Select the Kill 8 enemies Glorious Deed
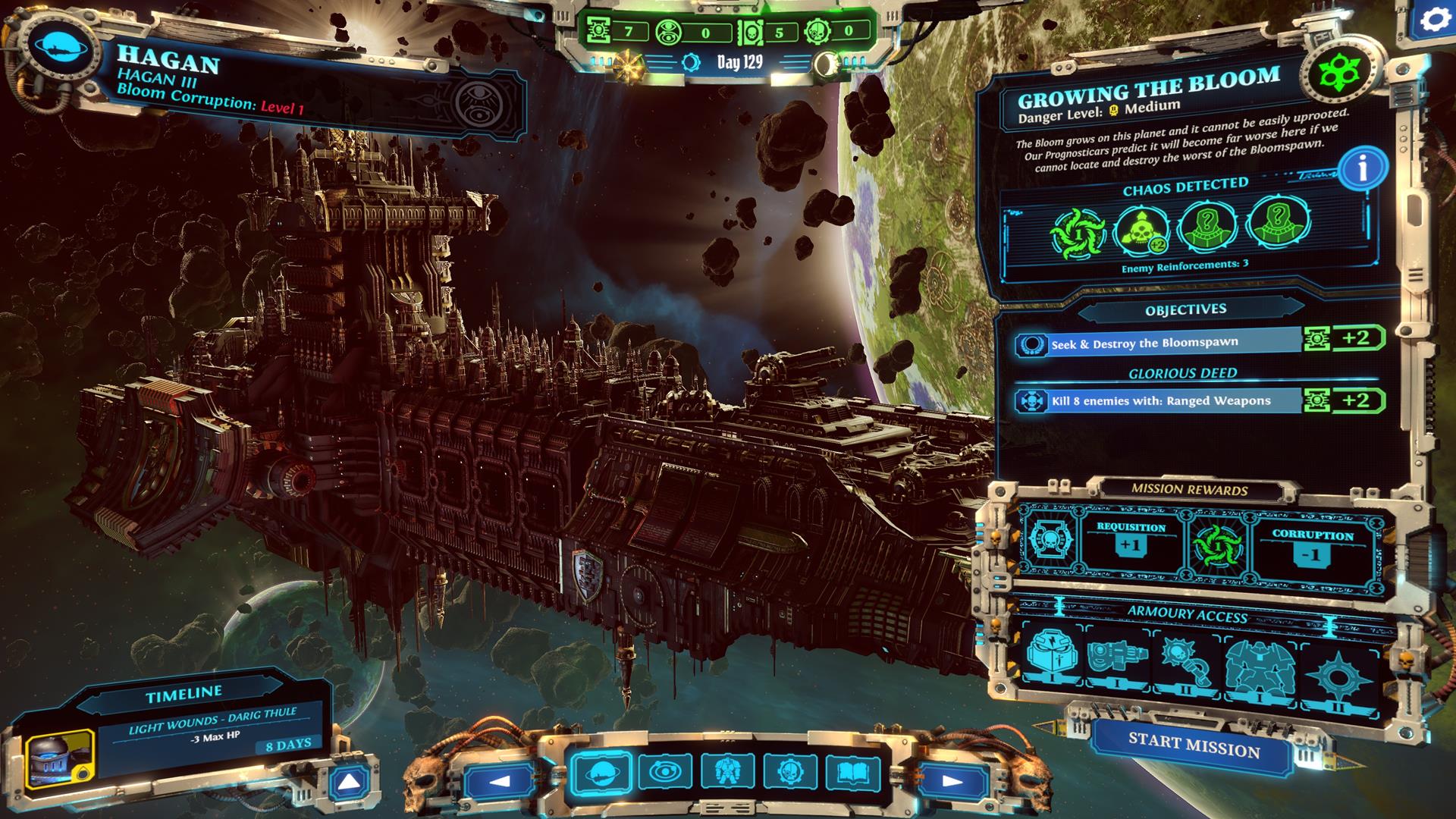1456x819 pixels. click(1158, 401)
